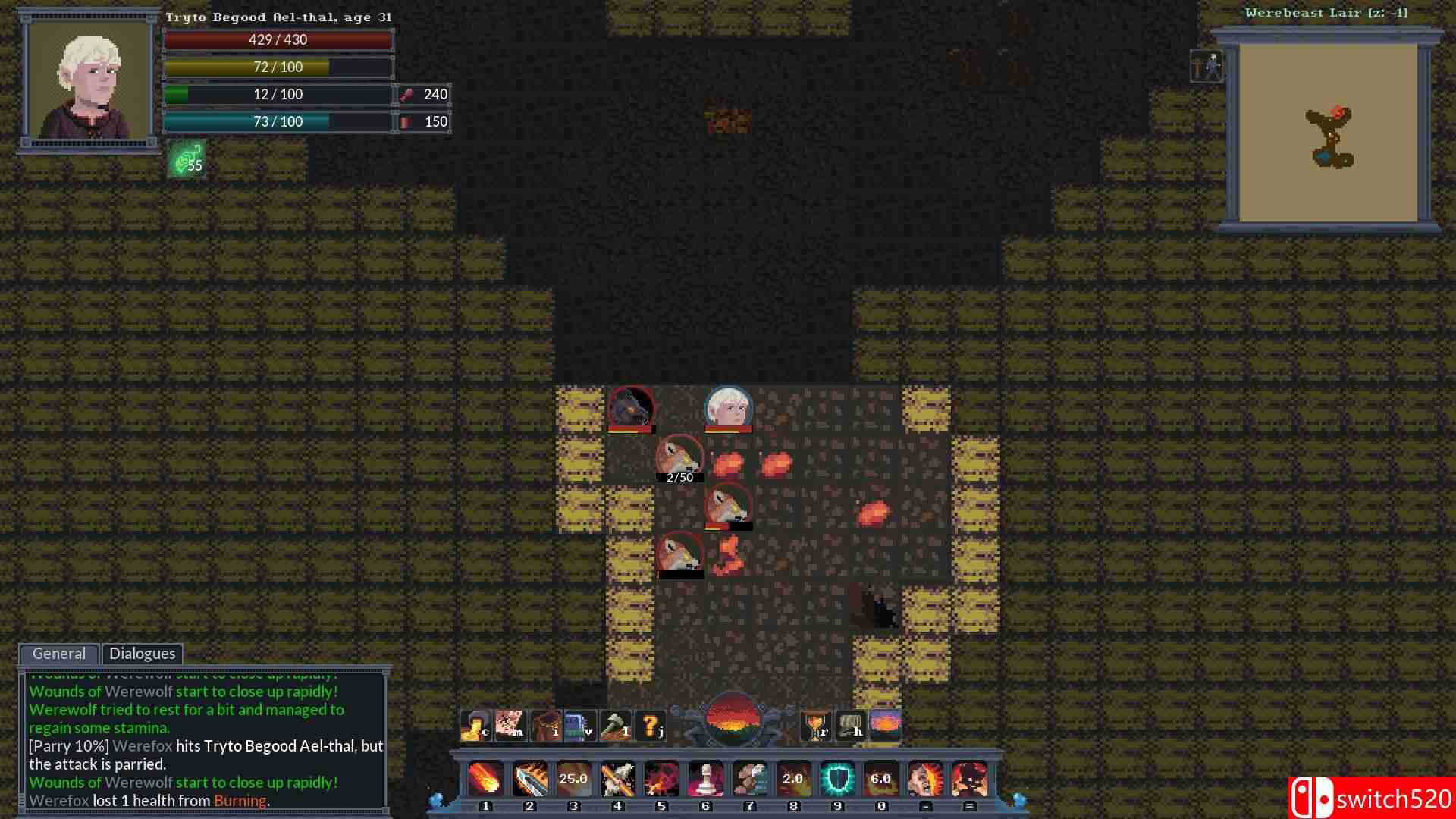Select the General log tab
The image size is (1456, 819).
(x=58, y=654)
